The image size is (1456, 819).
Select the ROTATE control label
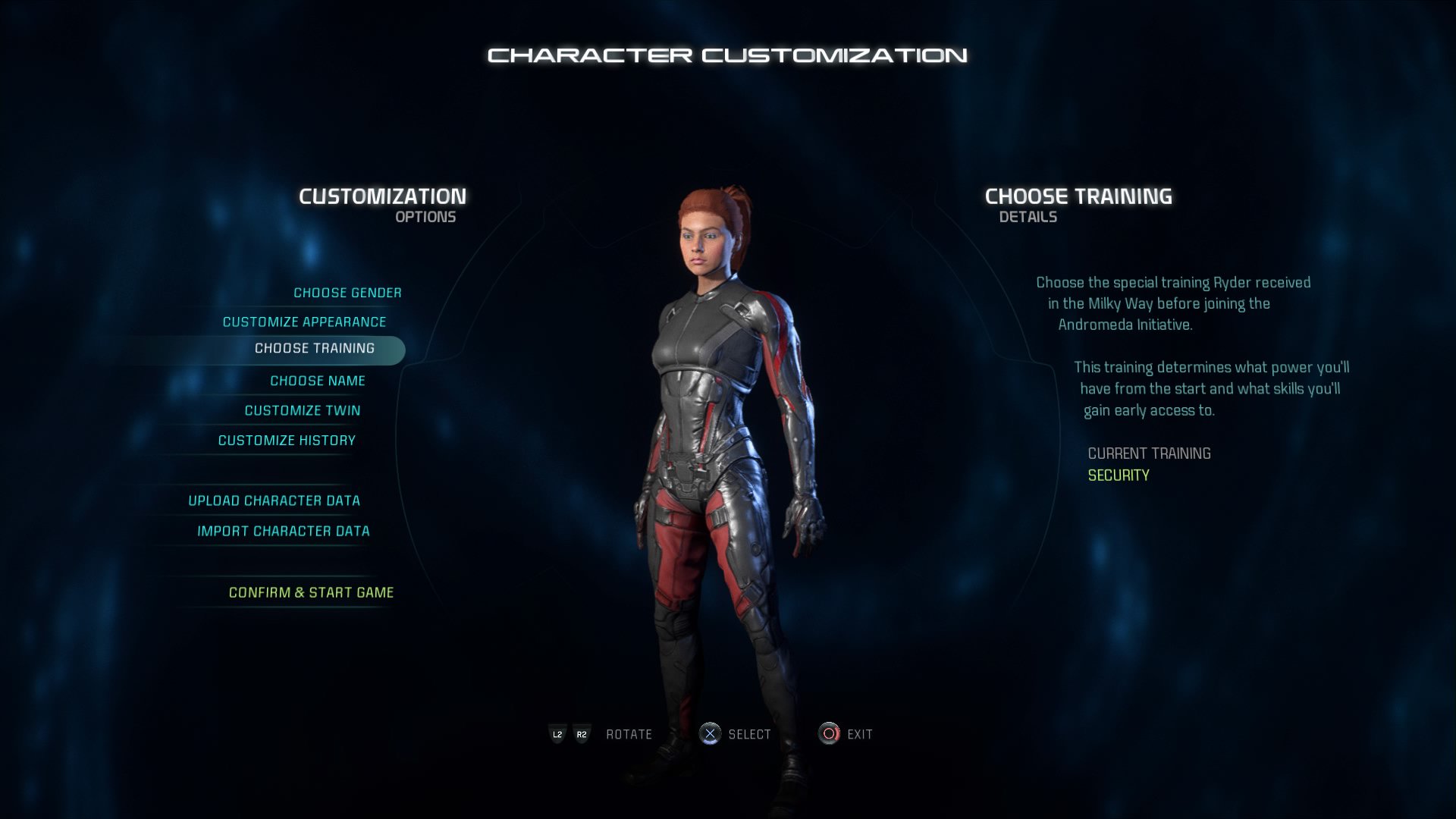pos(628,734)
